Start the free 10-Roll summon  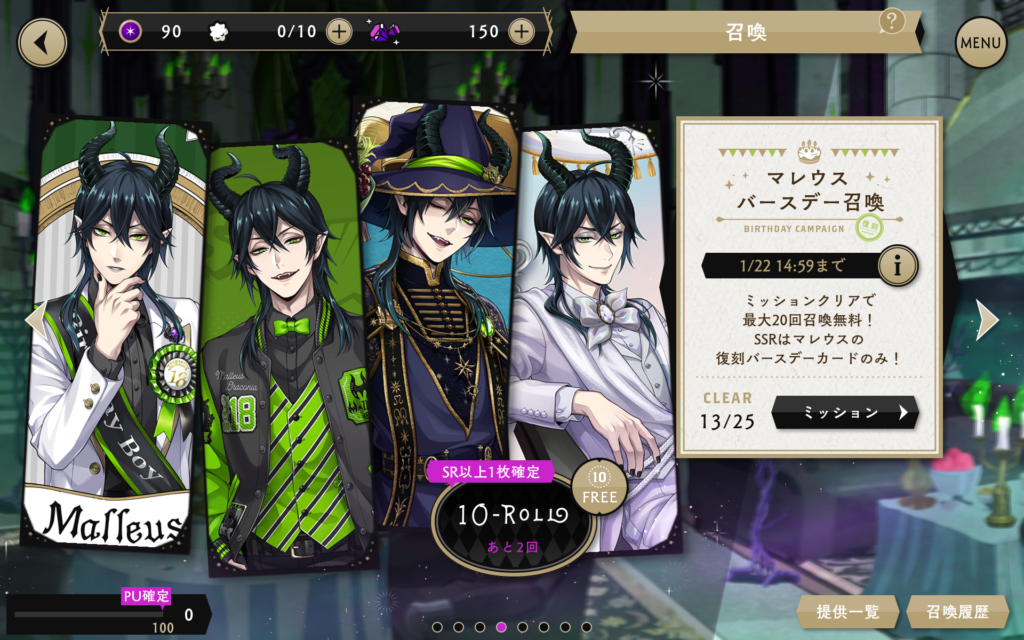(x=513, y=515)
